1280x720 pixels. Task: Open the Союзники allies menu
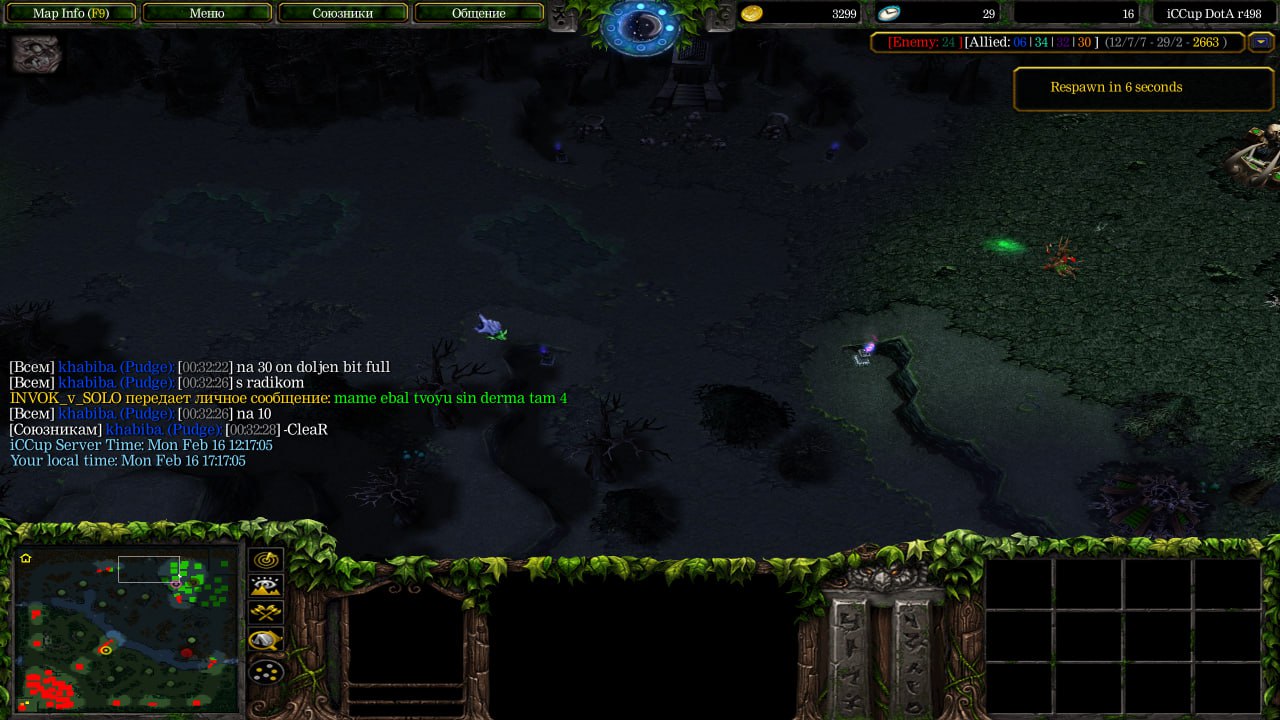click(343, 13)
